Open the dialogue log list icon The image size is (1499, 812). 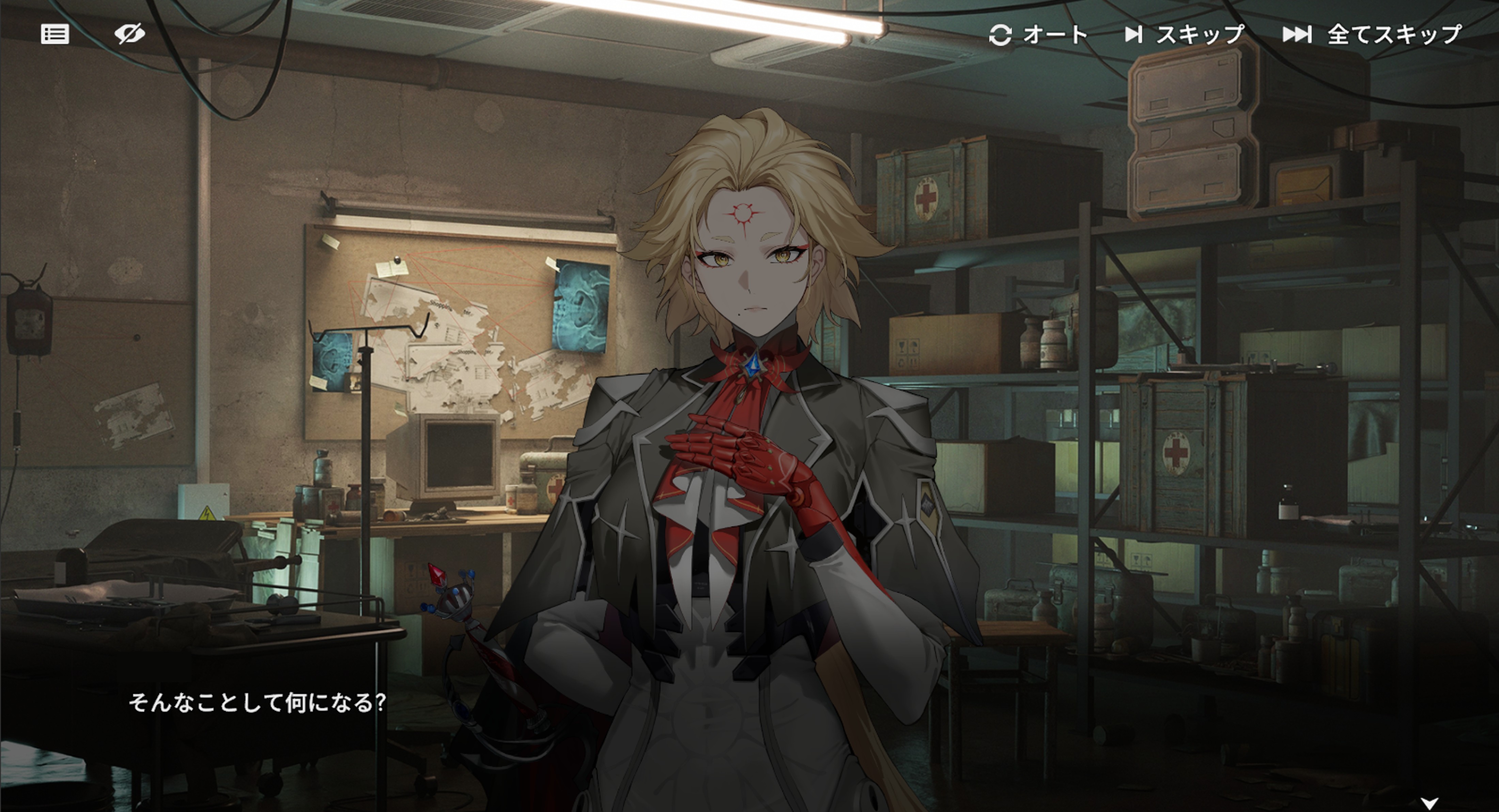[x=55, y=34]
